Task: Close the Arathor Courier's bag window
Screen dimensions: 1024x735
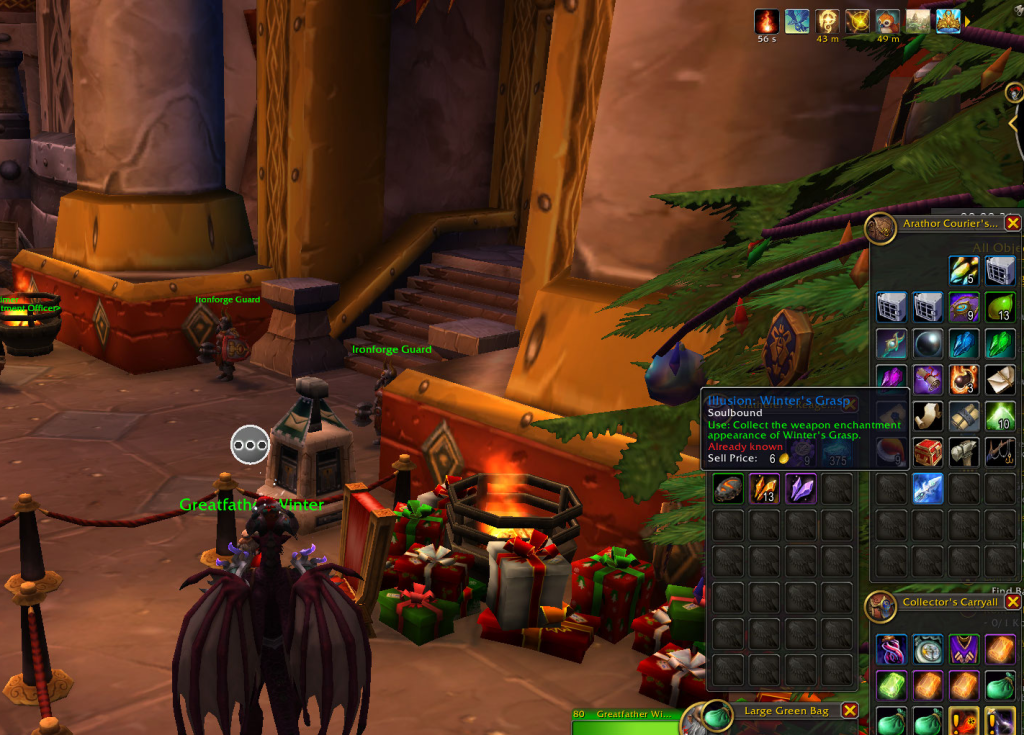Action: pos(1013,223)
